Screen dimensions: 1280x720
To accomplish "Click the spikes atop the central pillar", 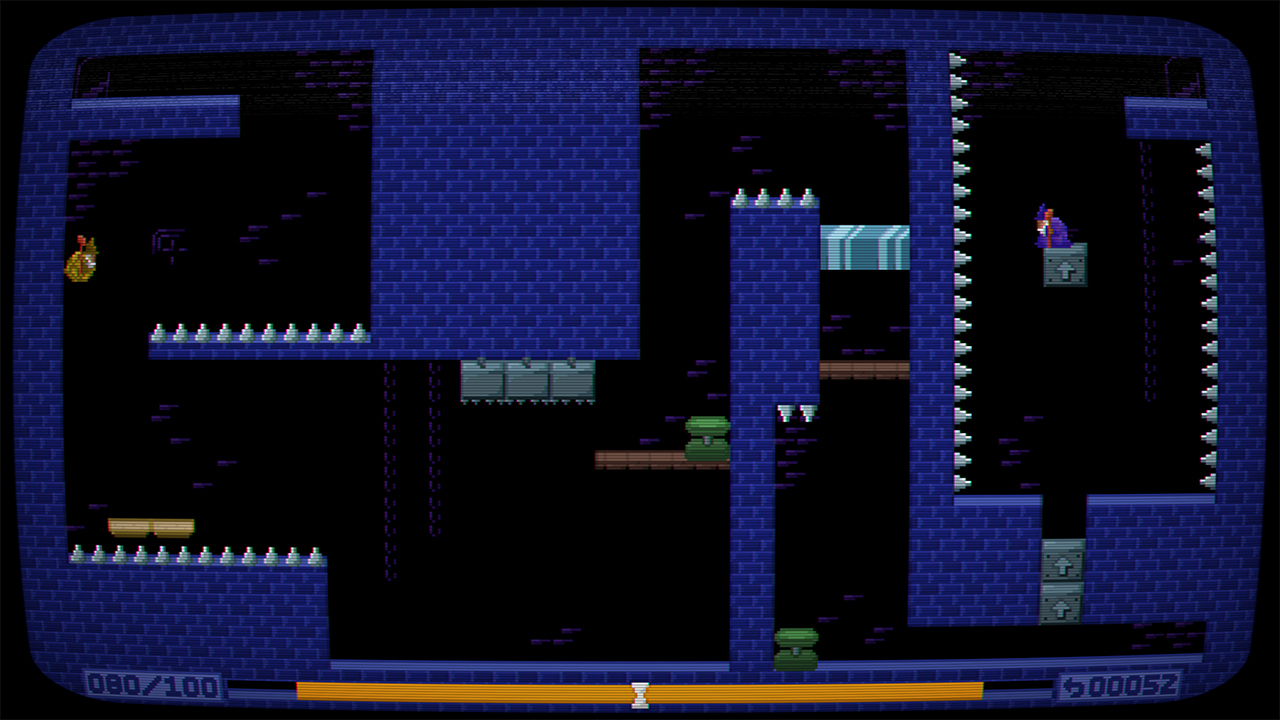I will click(770, 196).
